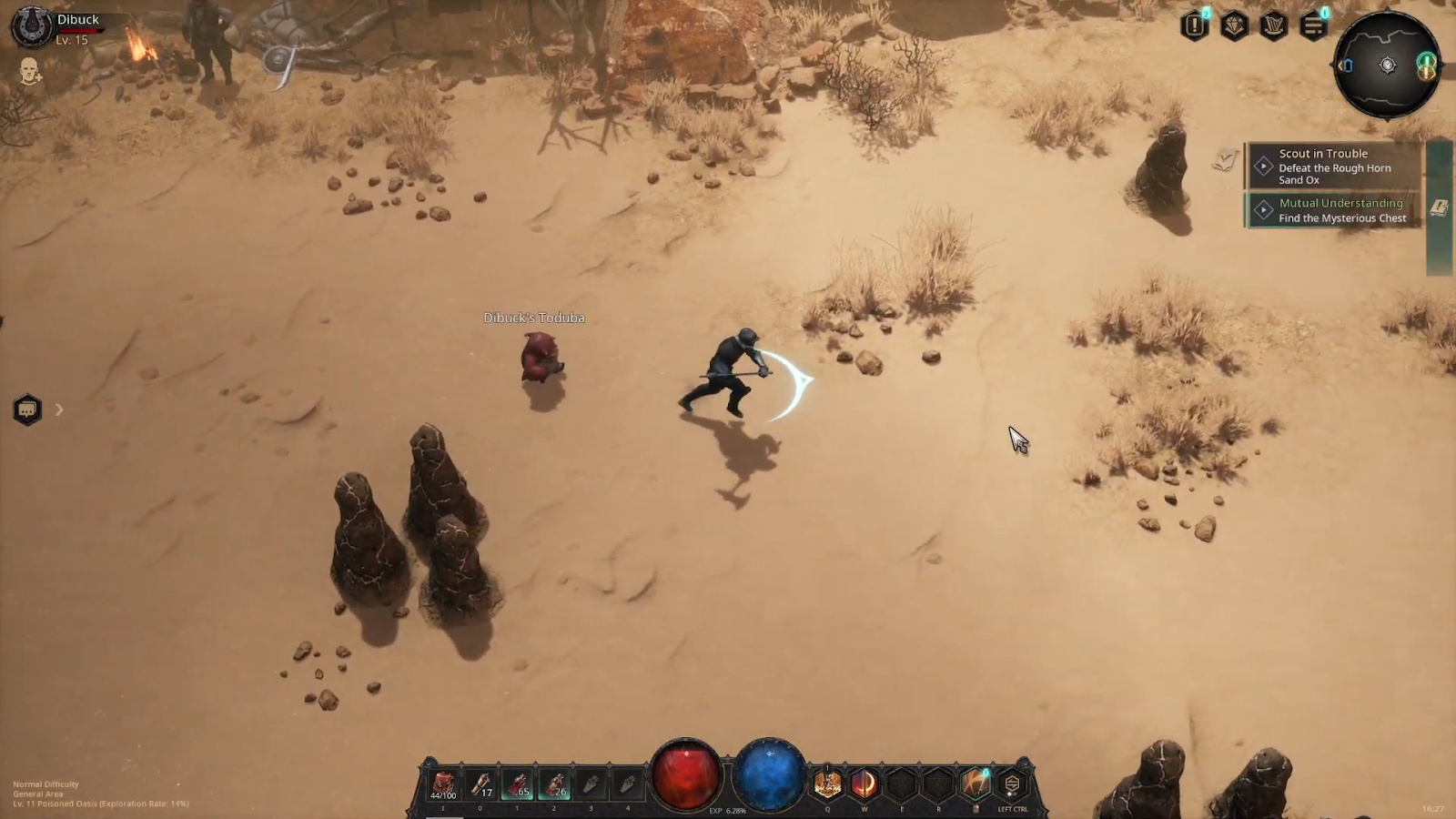This screenshot has height=819, width=1456.
Task: Open the chat bubble icon
Action: (27, 409)
